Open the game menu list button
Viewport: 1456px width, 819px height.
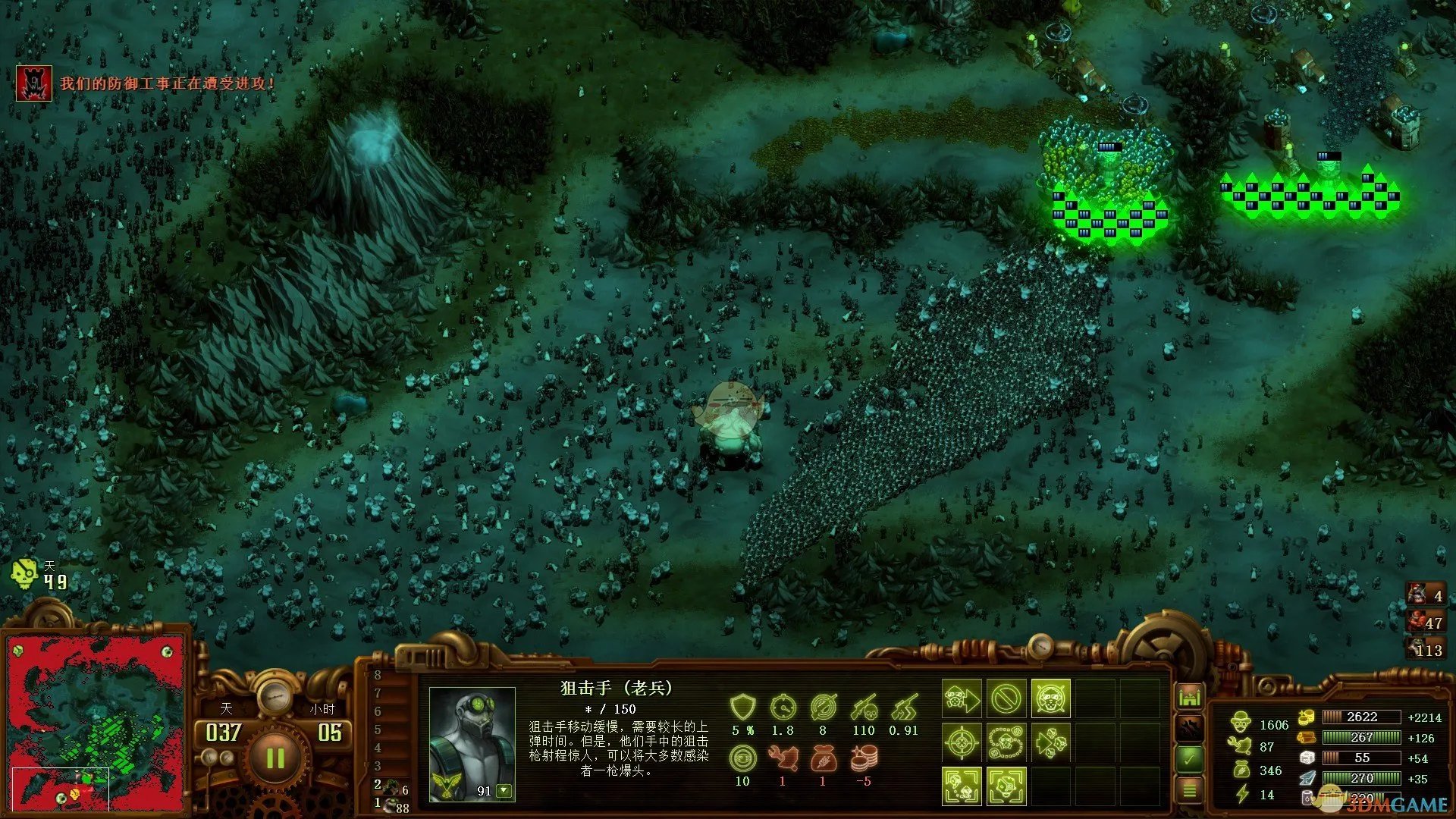click(1189, 790)
